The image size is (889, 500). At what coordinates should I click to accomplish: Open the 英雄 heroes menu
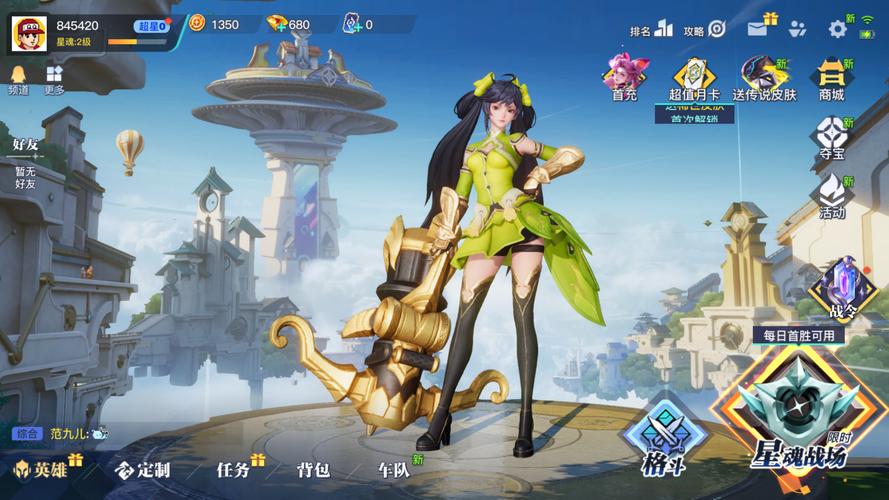click(42, 469)
